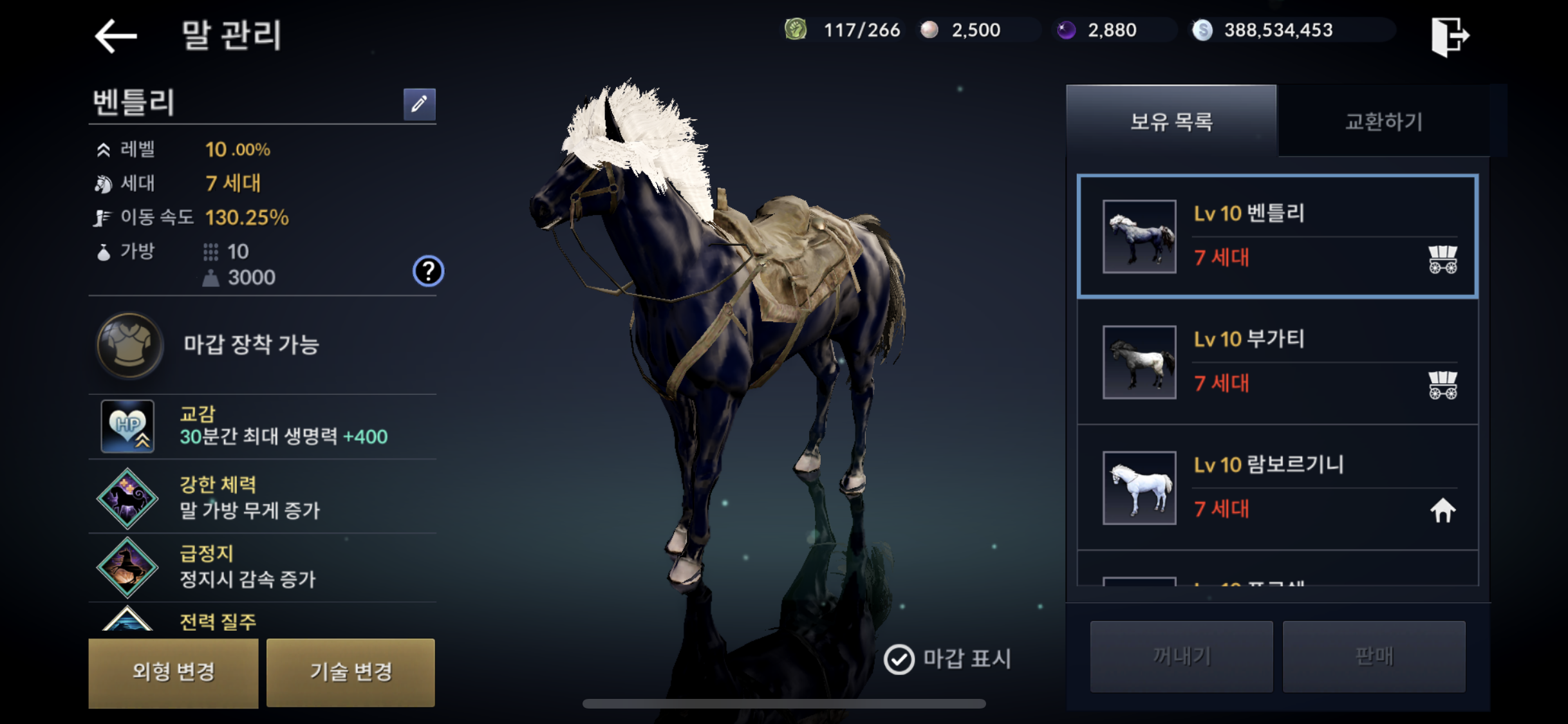The image size is (1568, 724).
Task: Toggle the 마갑 표시 checkbox
Action: [899, 659]
